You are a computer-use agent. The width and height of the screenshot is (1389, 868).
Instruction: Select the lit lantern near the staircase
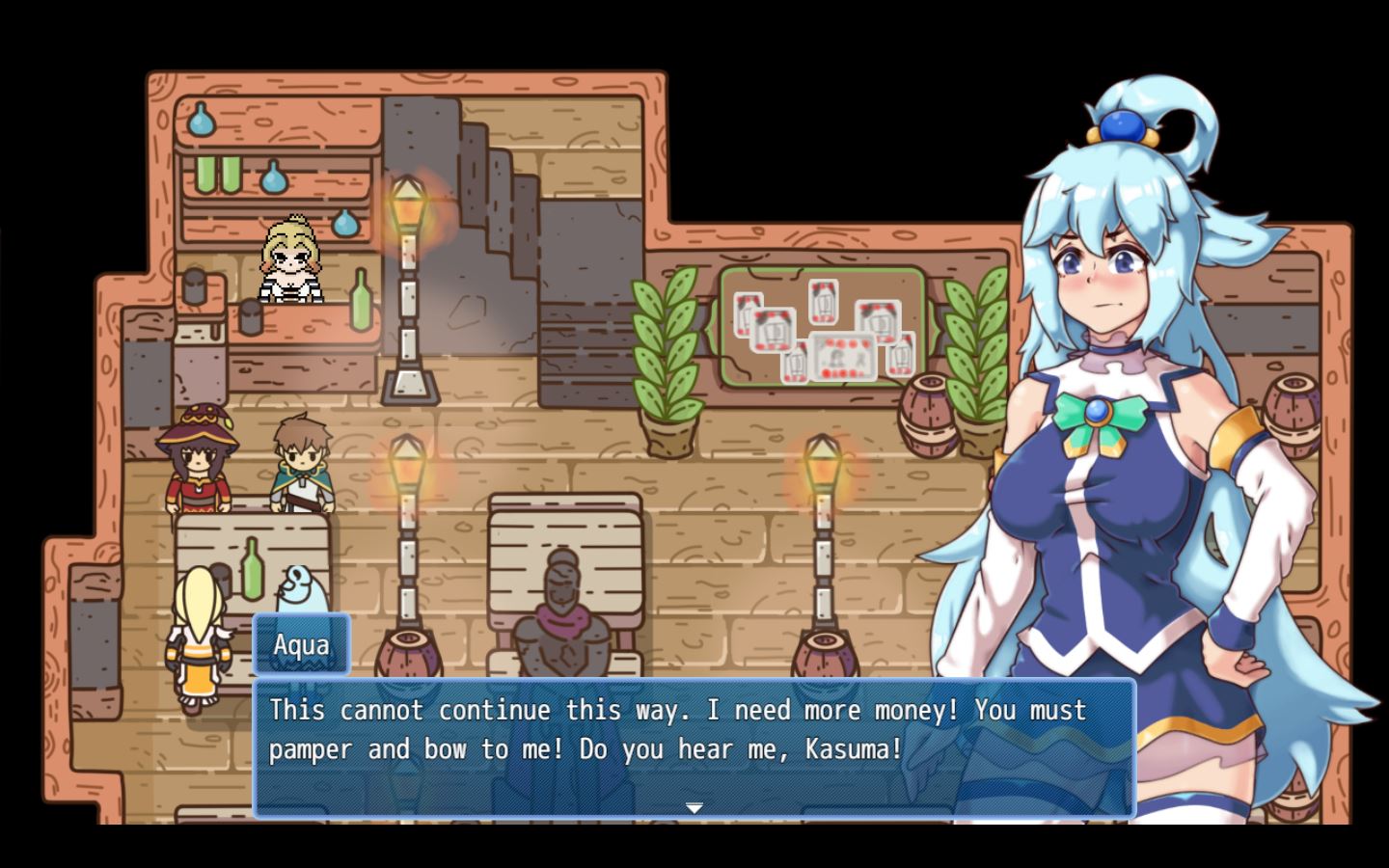click(409, 203)
